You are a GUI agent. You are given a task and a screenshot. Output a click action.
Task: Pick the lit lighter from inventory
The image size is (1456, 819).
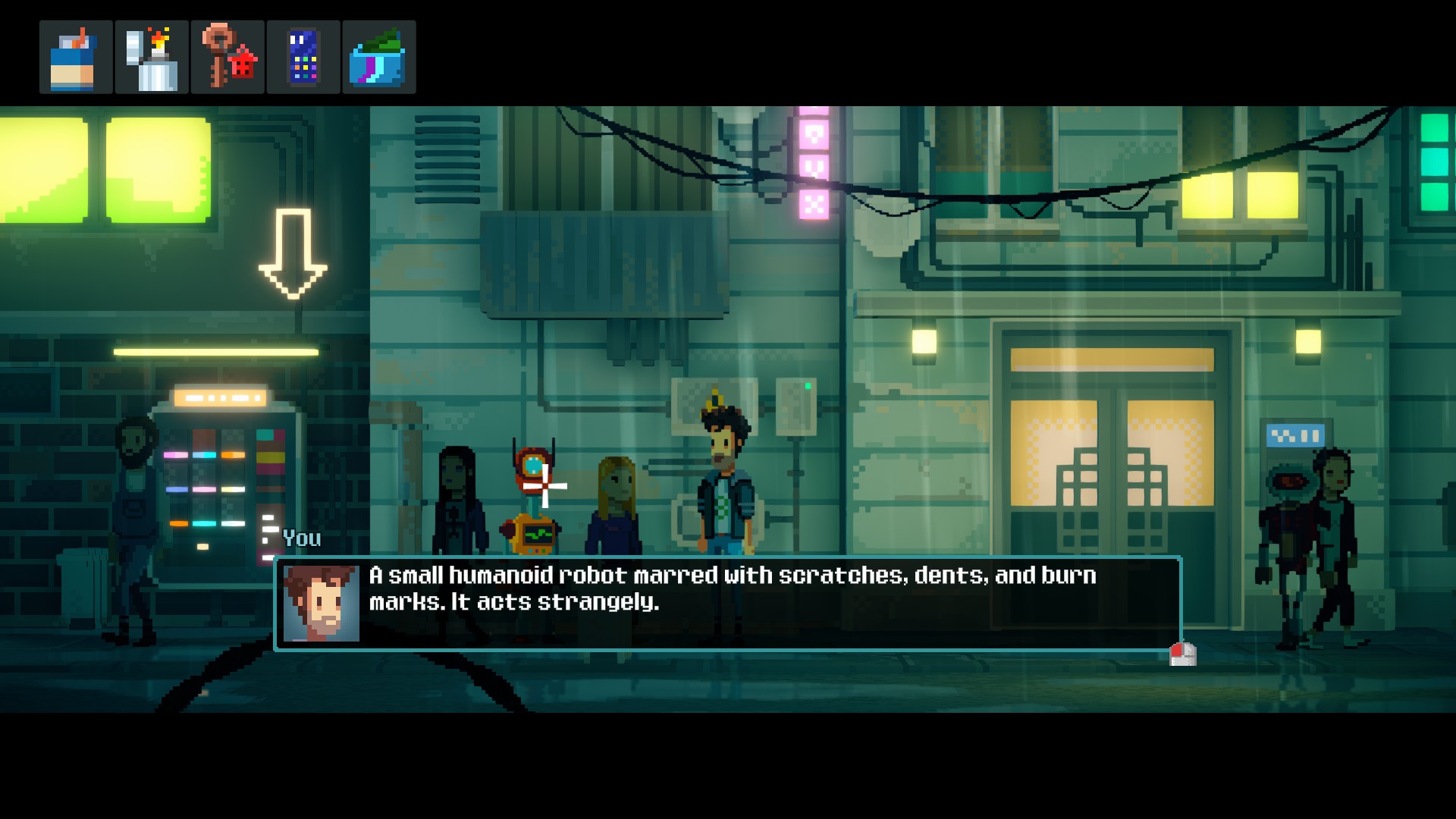[152, 58]
